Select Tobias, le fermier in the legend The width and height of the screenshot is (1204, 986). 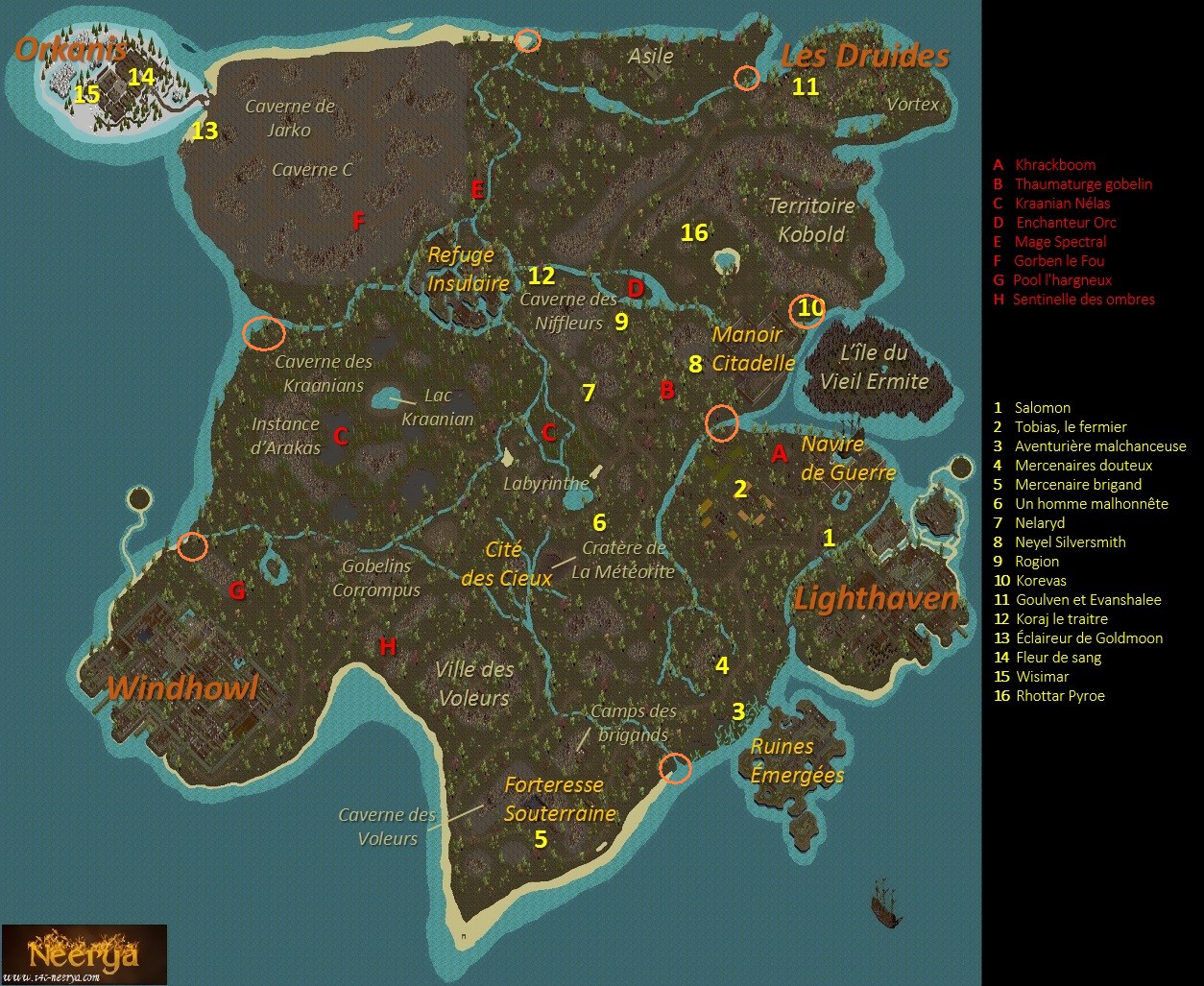coord(1071,426)
